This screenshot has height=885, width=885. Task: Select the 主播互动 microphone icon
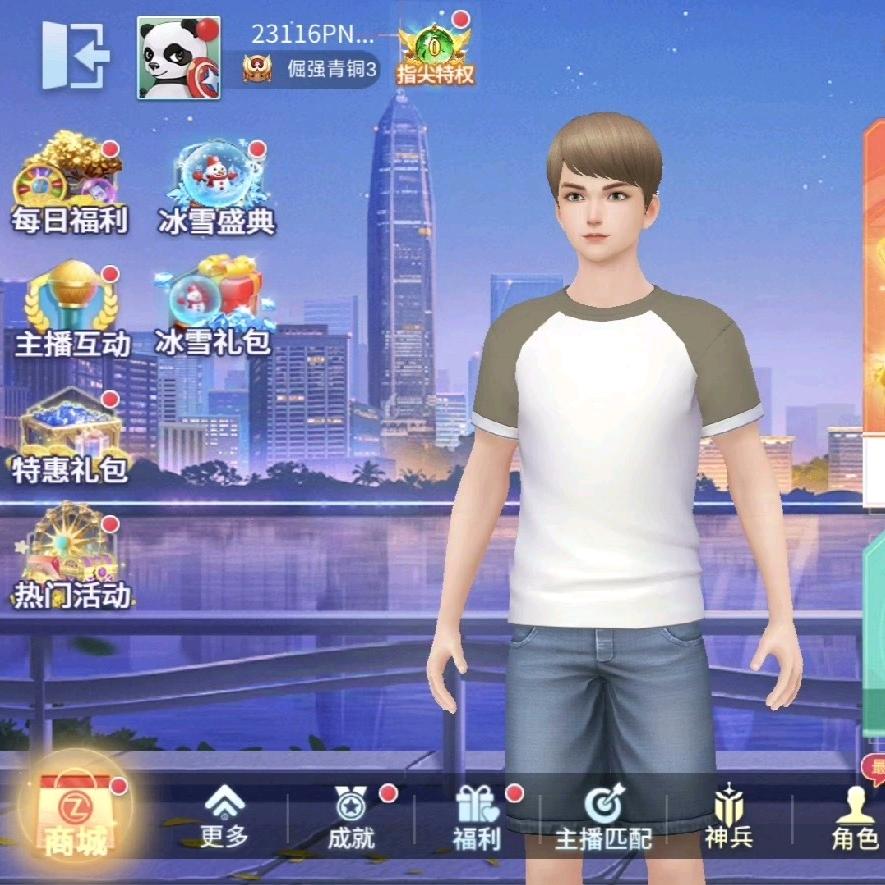[72, 308]
